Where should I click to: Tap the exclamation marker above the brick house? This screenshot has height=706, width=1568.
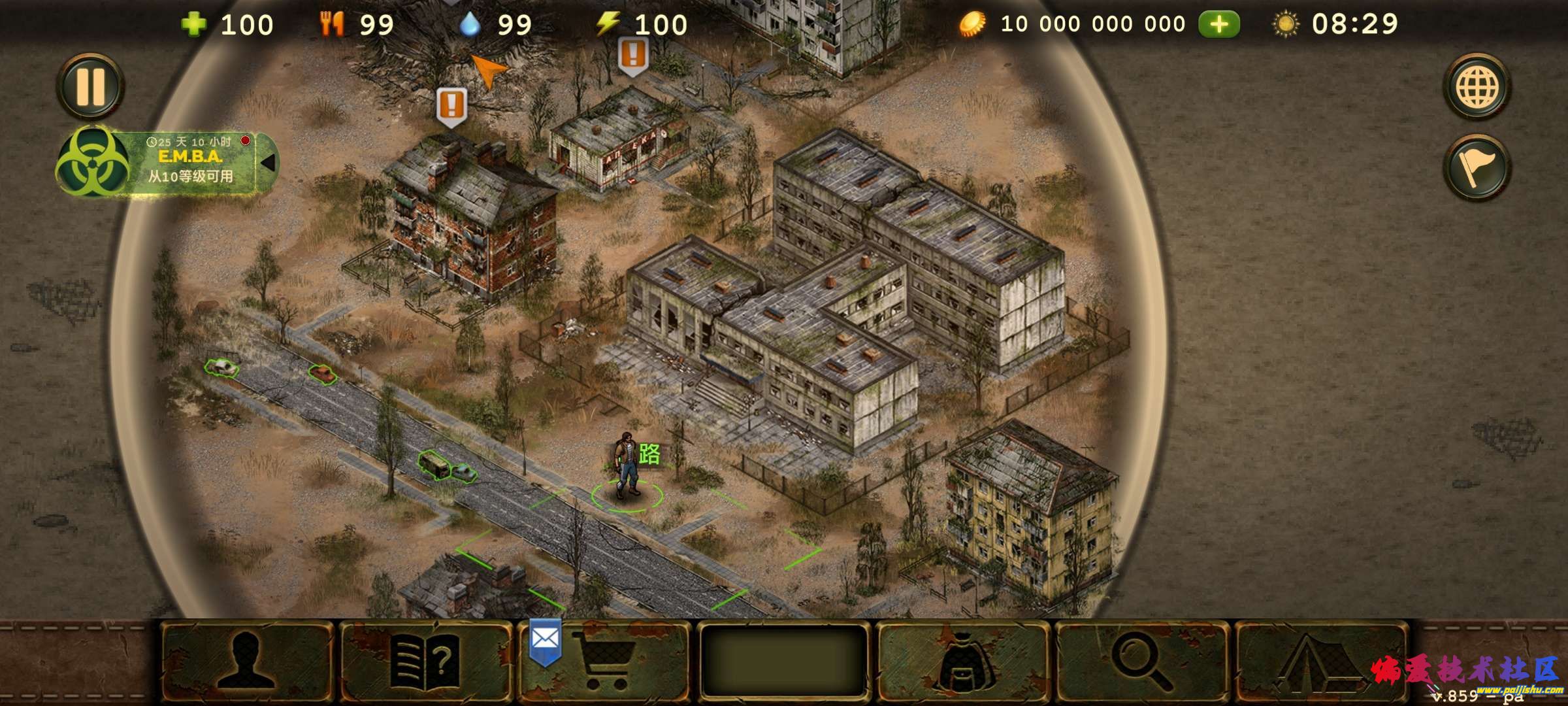pos(451,105)
